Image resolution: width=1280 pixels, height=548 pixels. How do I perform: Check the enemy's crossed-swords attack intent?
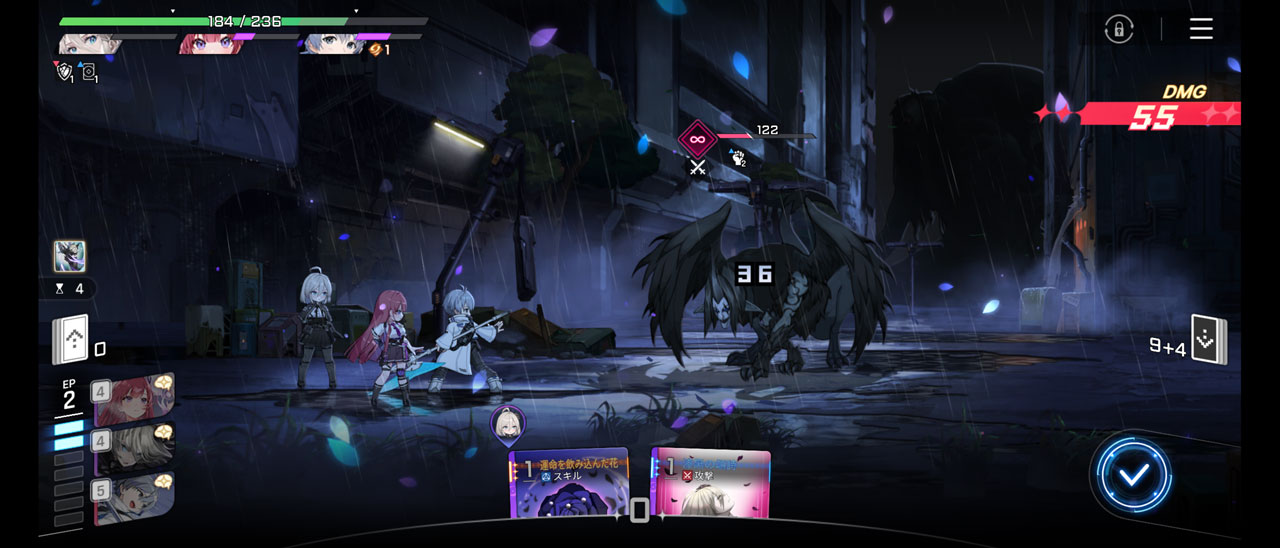[697, 168]
